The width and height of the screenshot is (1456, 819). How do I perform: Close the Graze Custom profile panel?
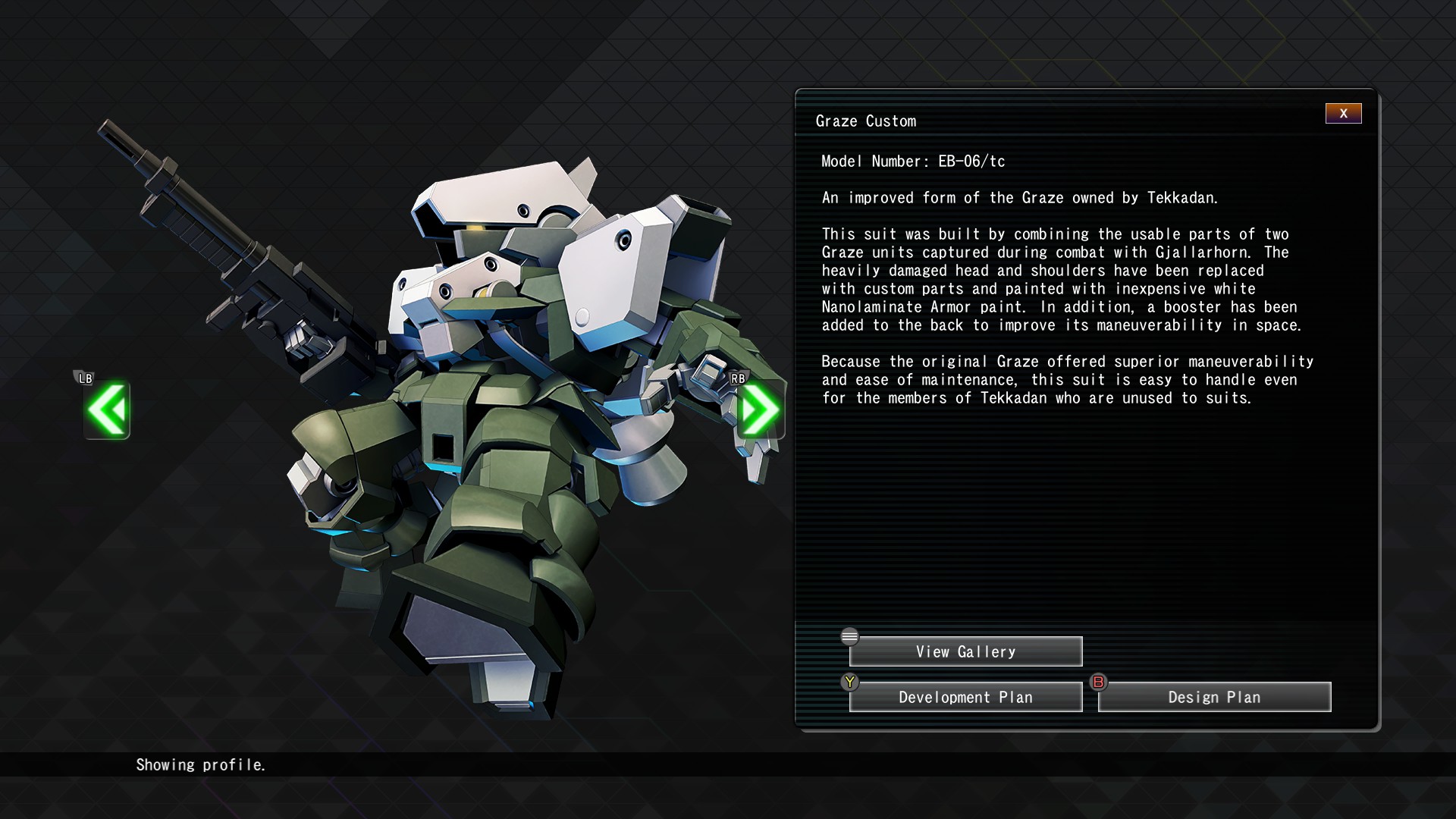1343,114
